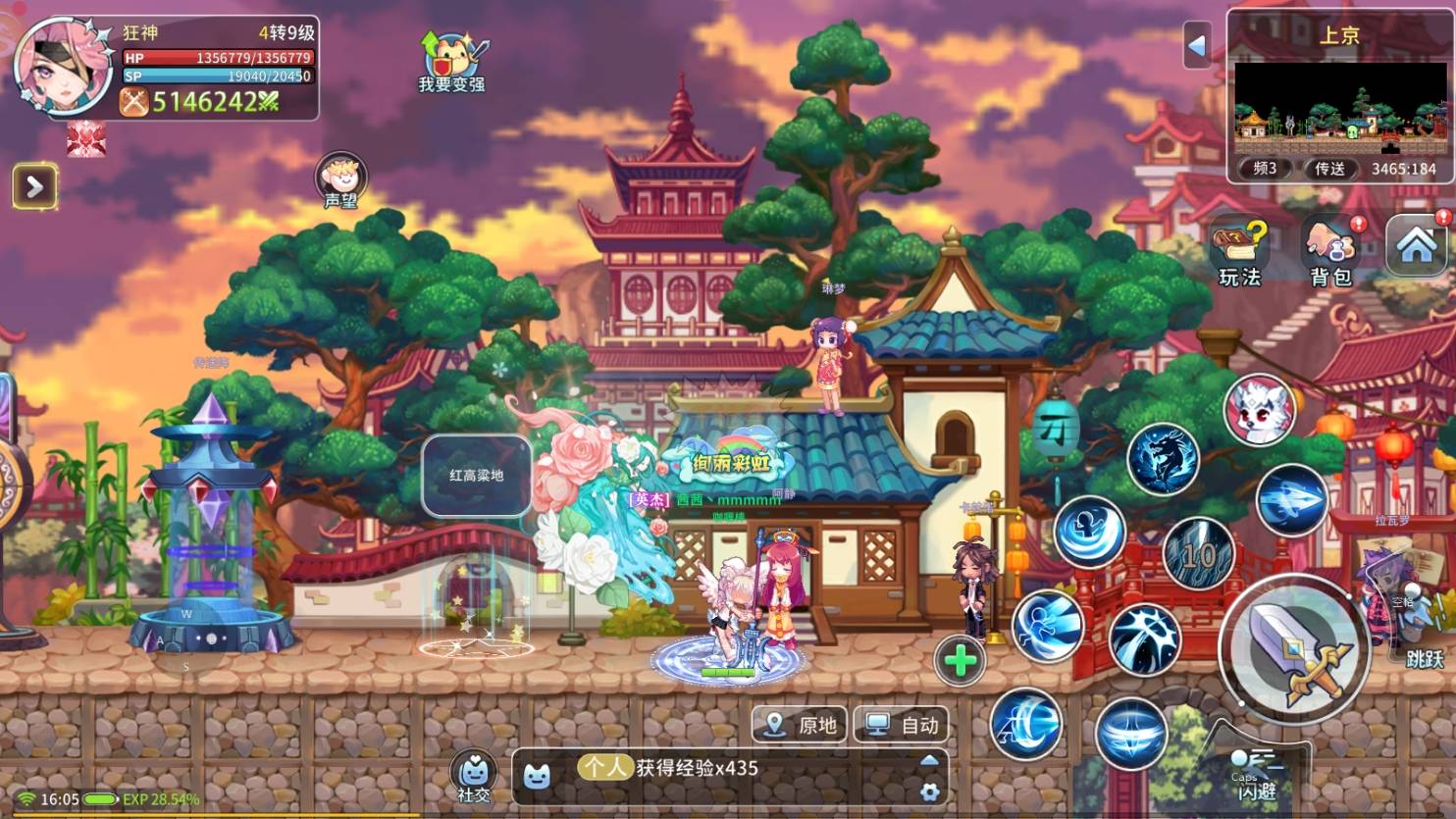Open the 玩法 gameplay guide icon
This screenshot has width=1456, height=819.
(x=1240, y=247)
